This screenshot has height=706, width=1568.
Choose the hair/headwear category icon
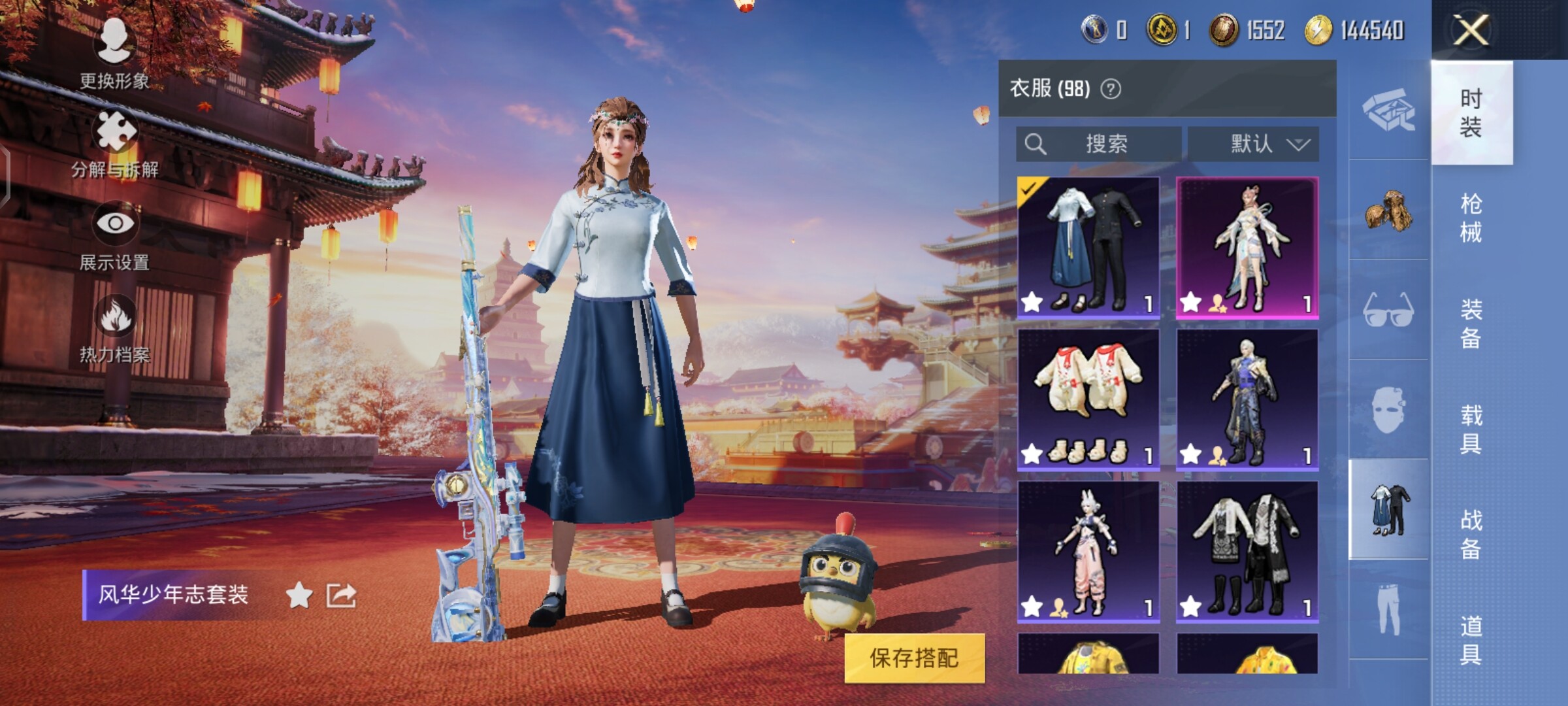(x=1388, y=210)
